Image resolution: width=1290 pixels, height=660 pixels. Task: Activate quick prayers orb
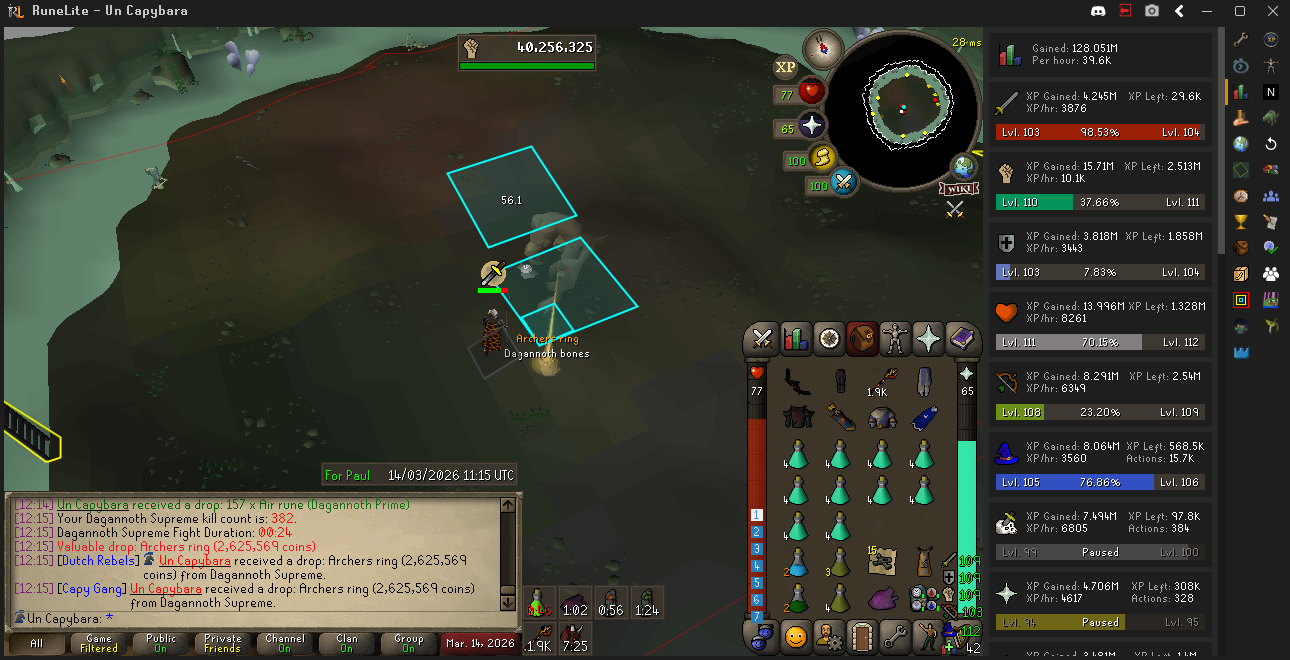point(811,126)
